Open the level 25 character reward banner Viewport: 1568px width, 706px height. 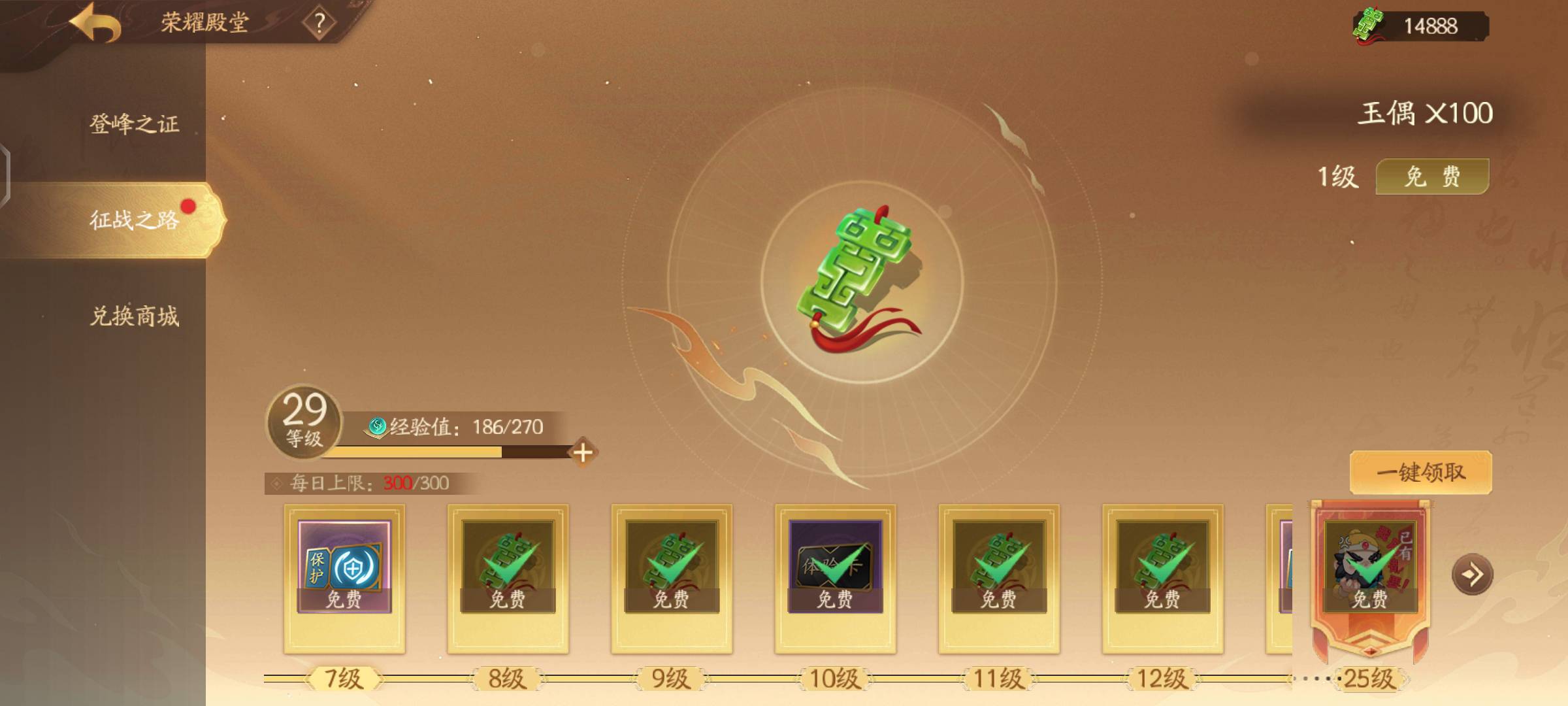1369,567
